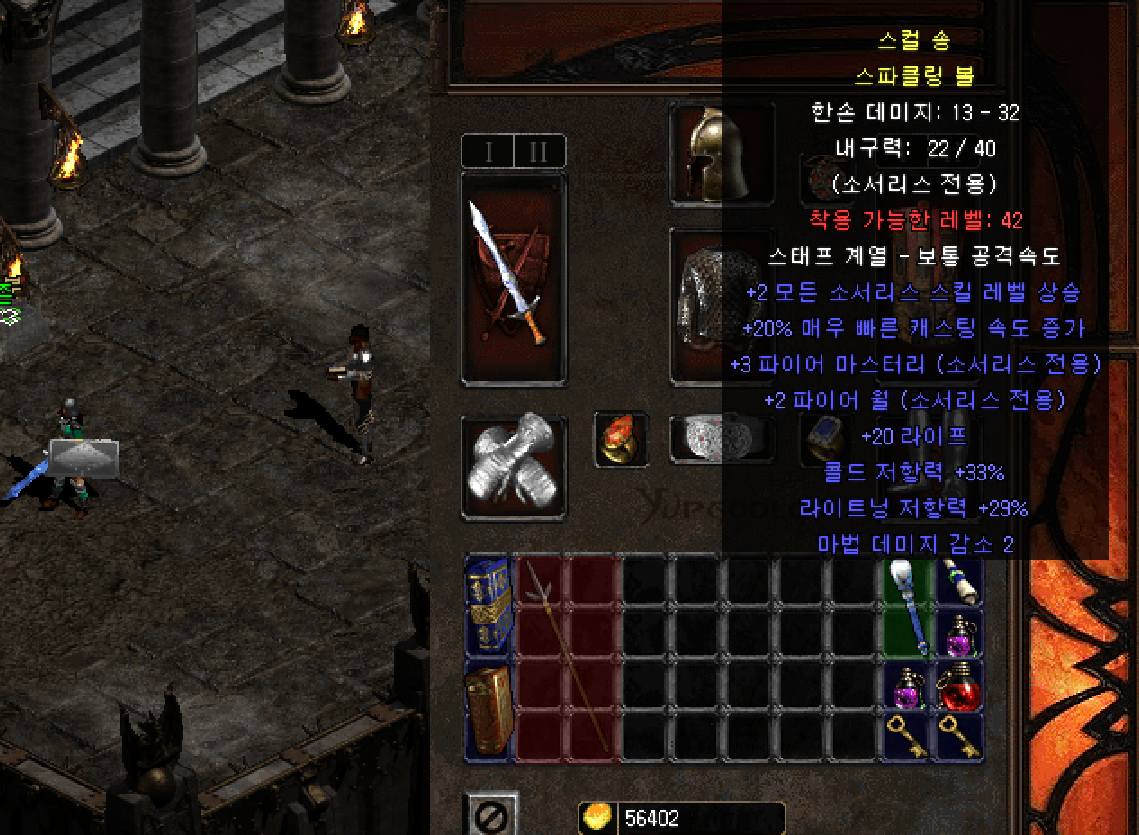Select the equipped belt slot
This screenshot has height=835, width=1139.
[719, 439]
